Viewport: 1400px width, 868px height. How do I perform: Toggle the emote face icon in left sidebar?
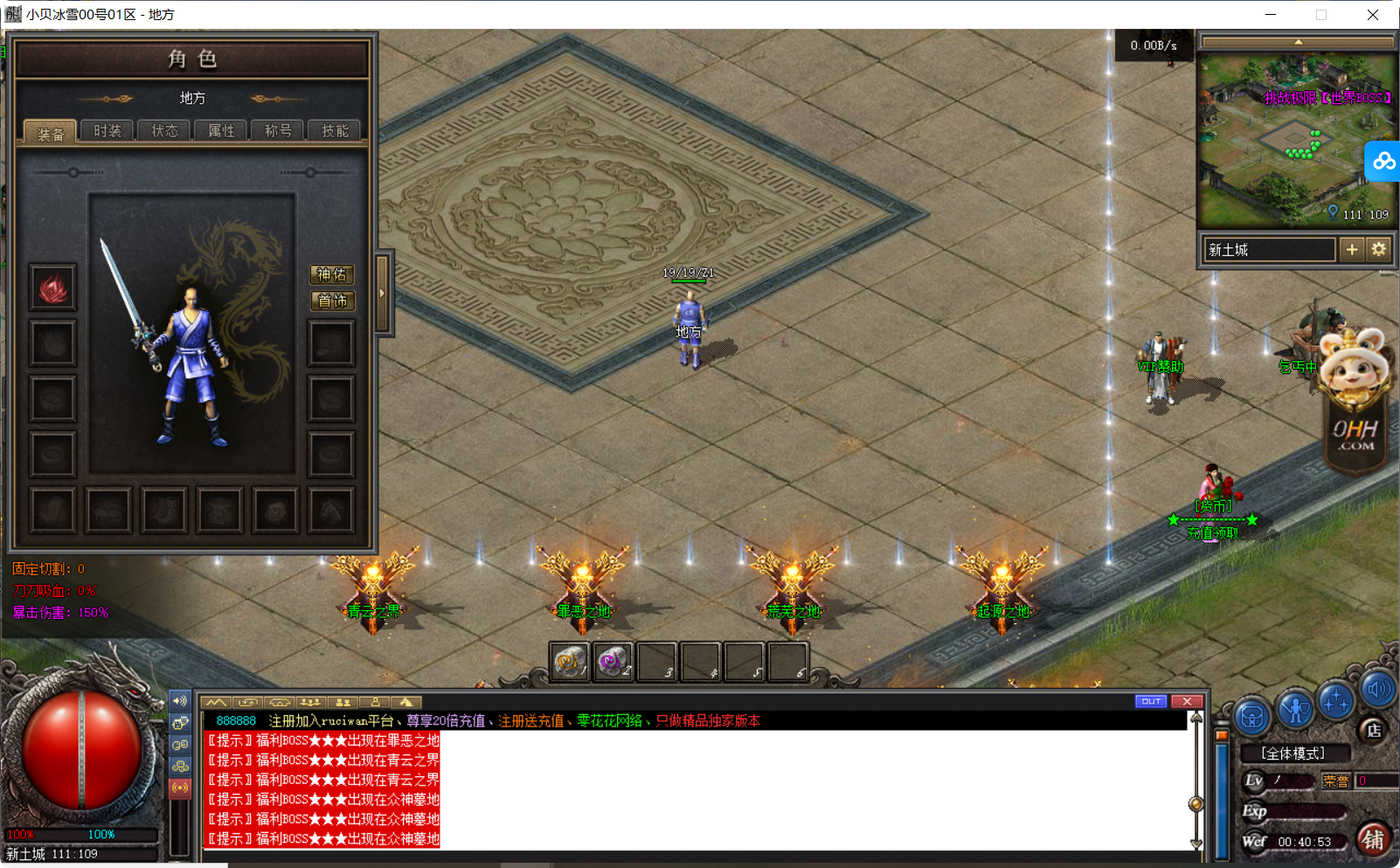(x=181, y=723)
